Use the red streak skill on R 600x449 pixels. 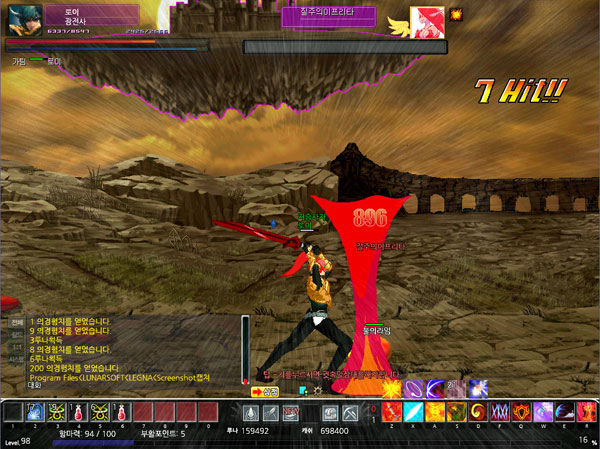[584, 412]
